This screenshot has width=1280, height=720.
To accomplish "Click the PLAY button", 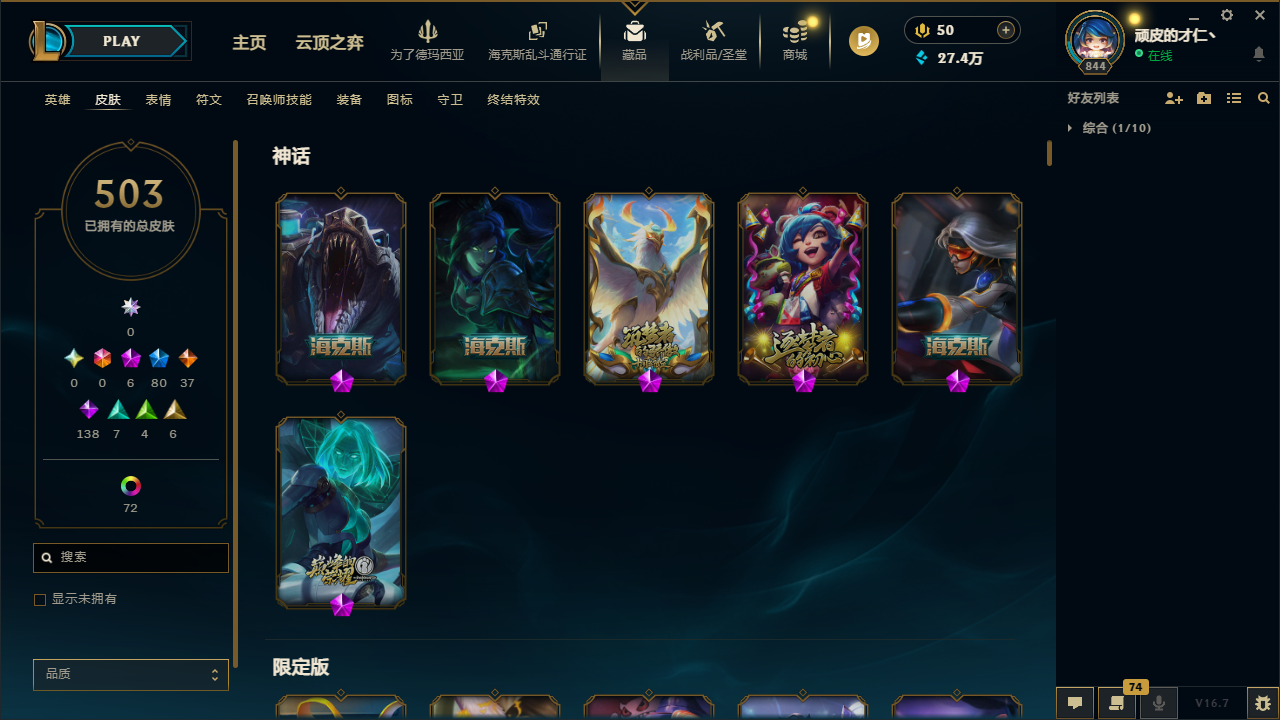I will click(121, 41).
